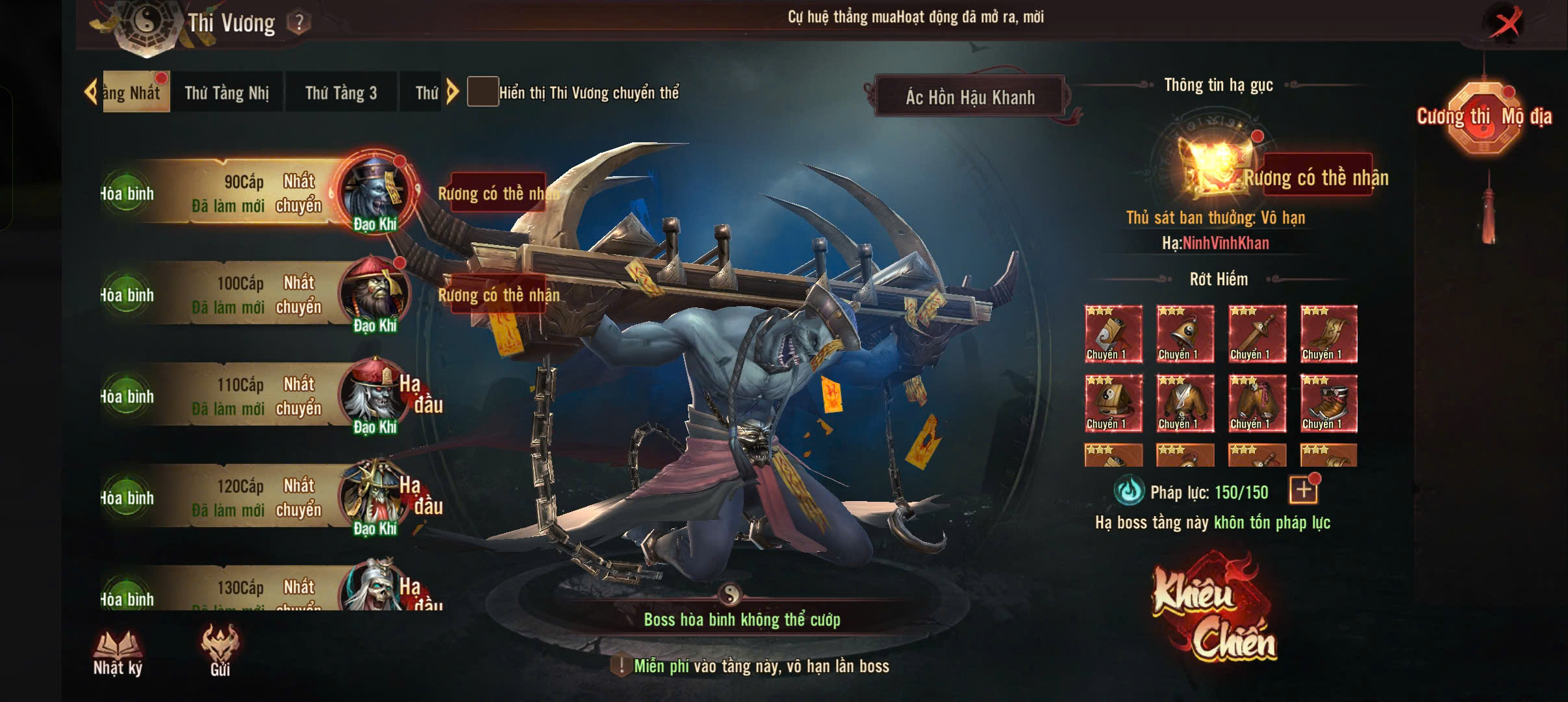Switch to the Thứ Tầng 3 tab
Image resolution: width=1568 pixels, height=702 pixels.
click(341, 93)
